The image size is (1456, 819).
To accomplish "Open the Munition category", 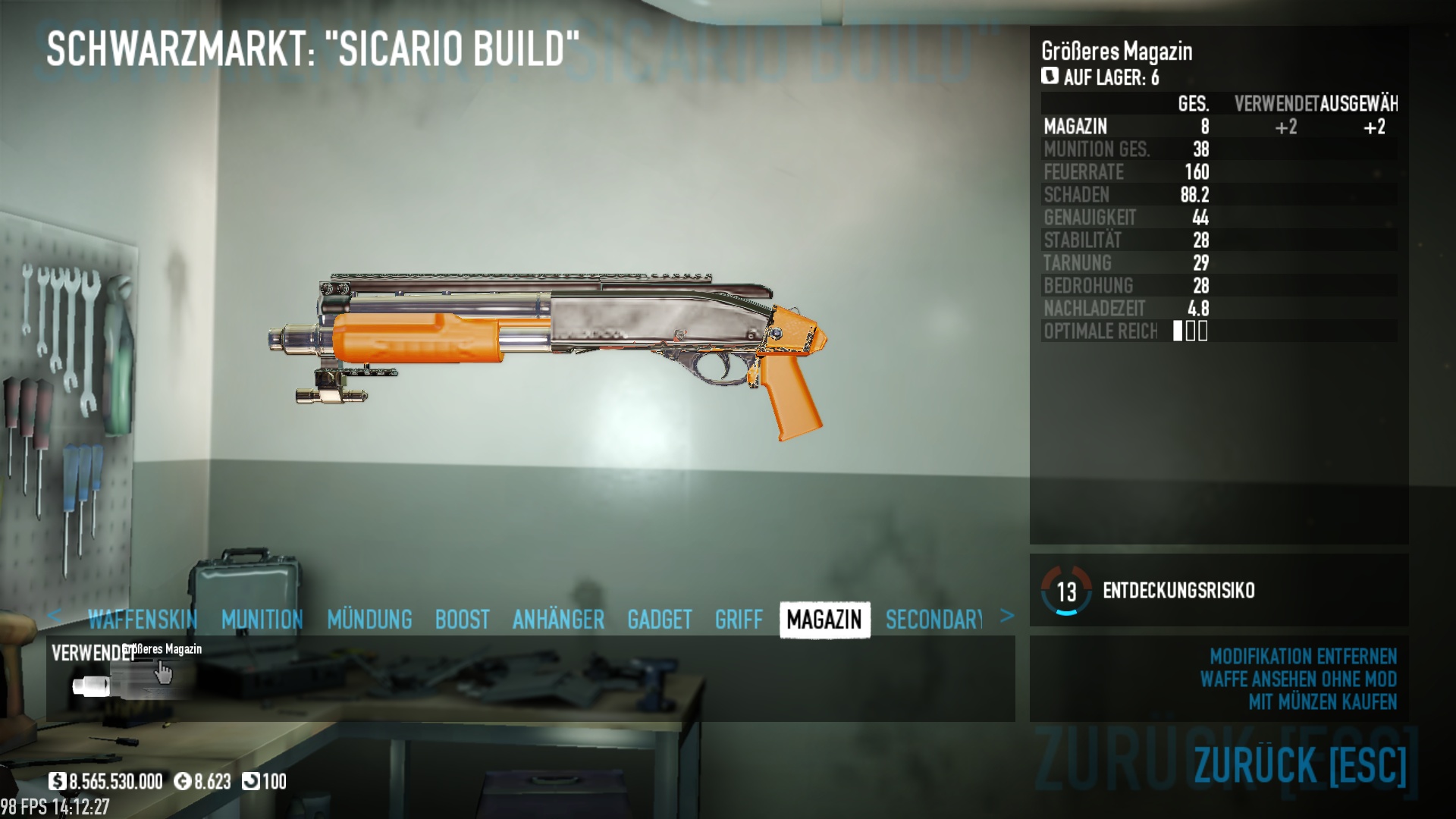I will coord(262,620).
